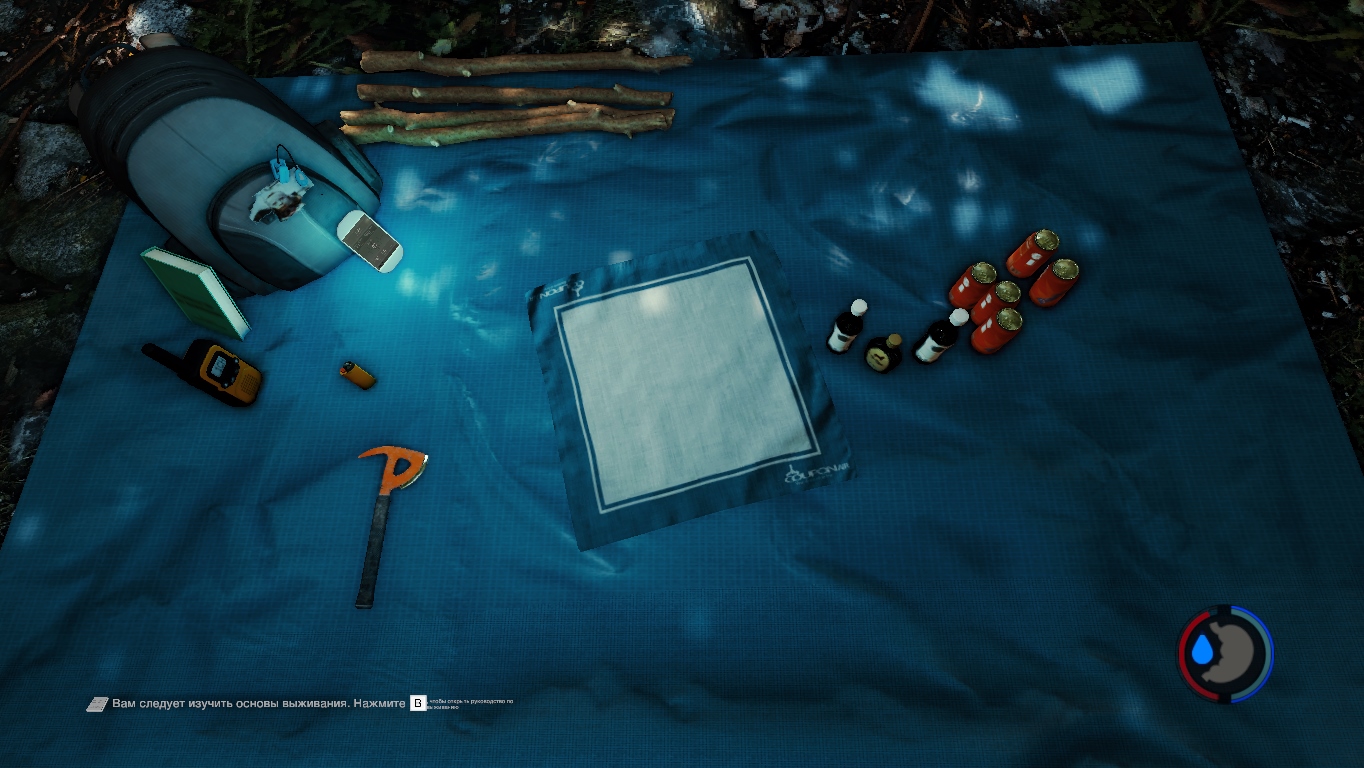Select the pile of red soda cans
This screenshot has width=1364, height=768.
[x=1012, y=290]
